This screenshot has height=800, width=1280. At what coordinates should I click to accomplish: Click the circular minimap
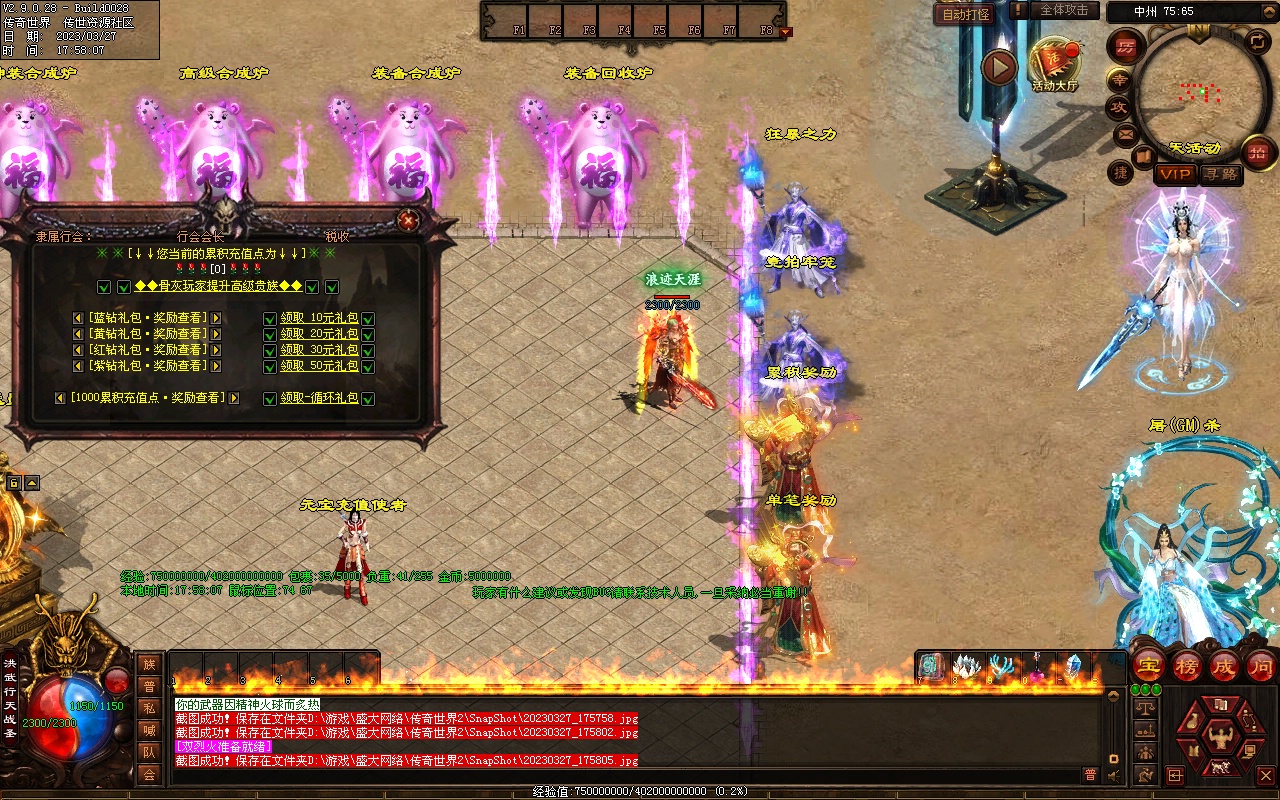pyautogui.click(x=1195, y=92)
